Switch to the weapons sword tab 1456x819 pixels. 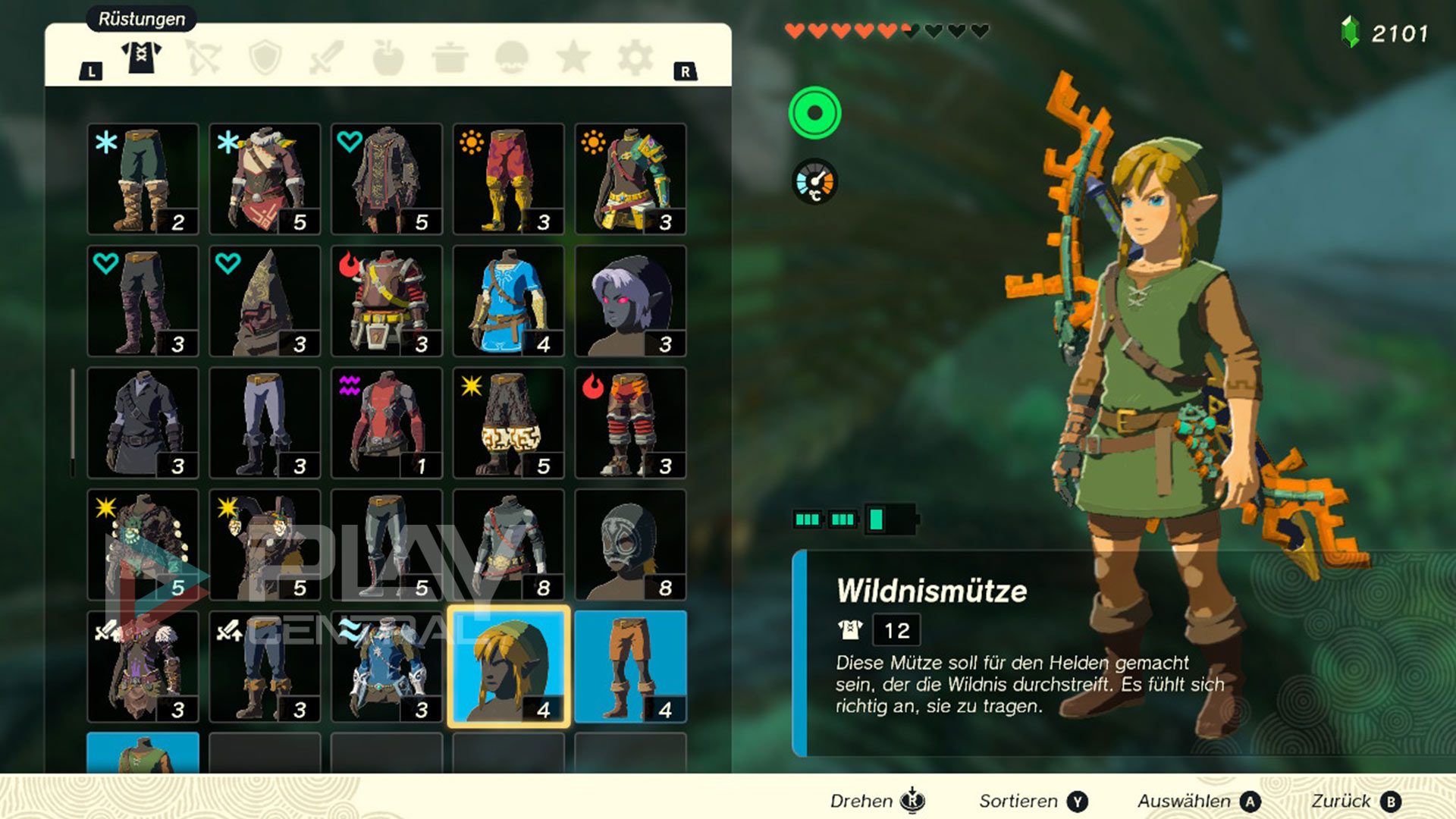pyautogui.click(x=327, y=58)
